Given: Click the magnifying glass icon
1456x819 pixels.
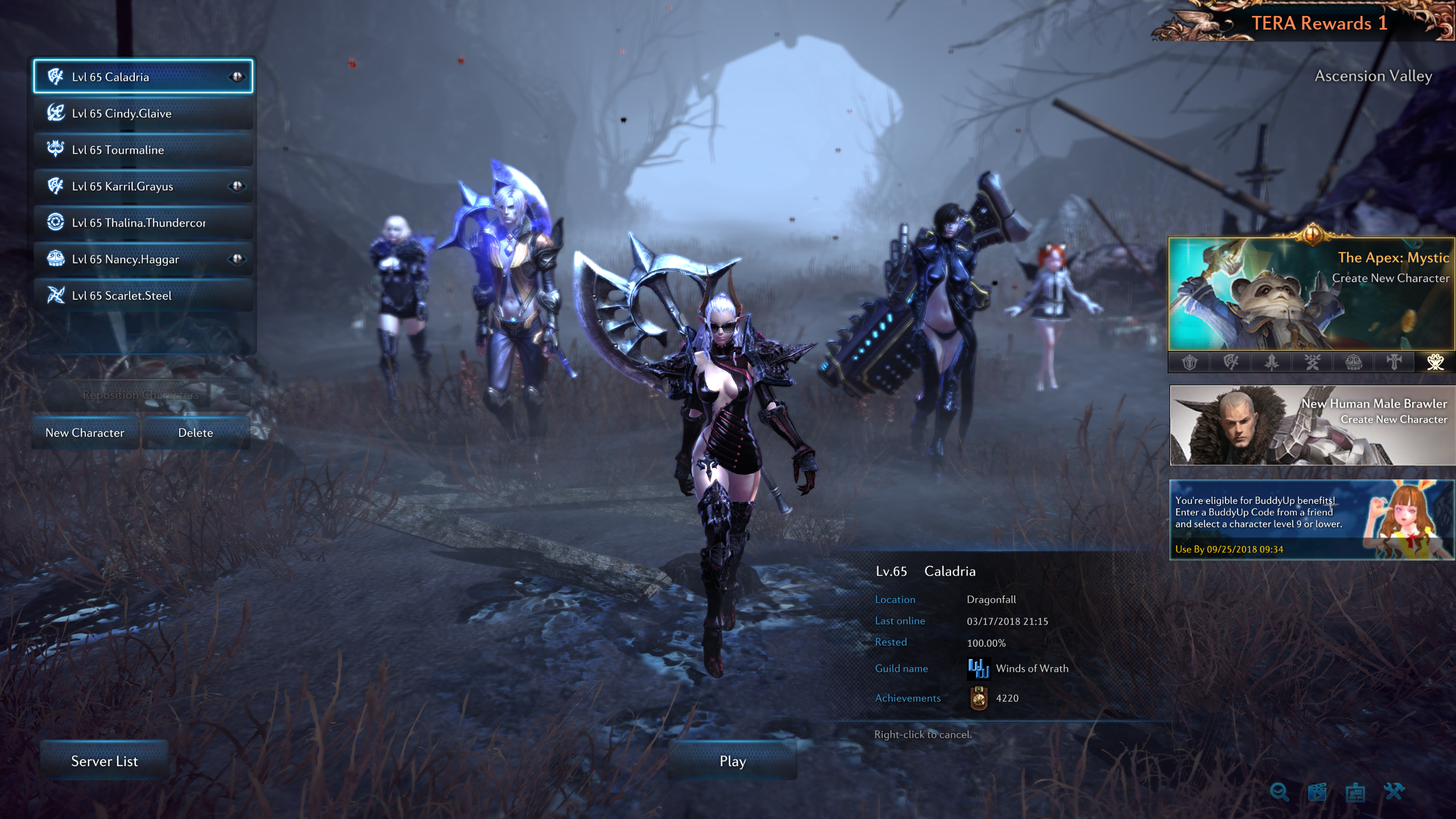Looking at the screenshot, I should click(1279, 791).
